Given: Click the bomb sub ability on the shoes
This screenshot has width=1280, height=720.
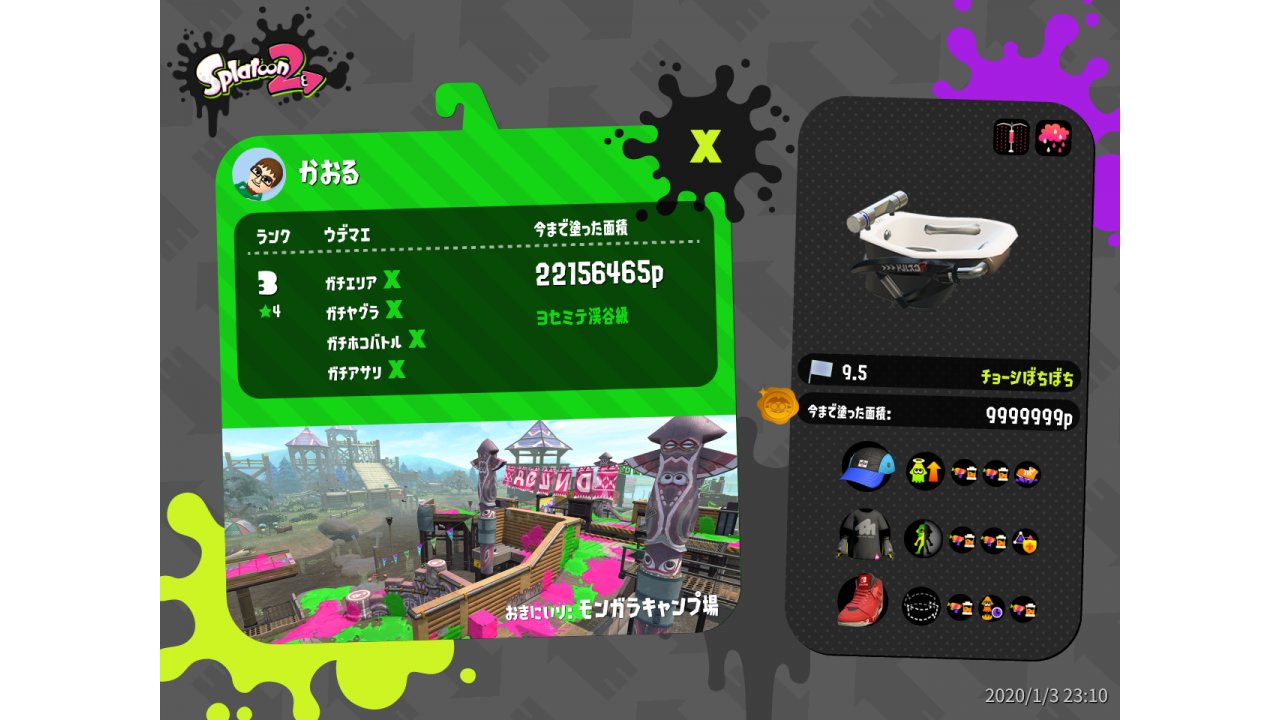Looking at the screenshot, I should coord(991,607).
